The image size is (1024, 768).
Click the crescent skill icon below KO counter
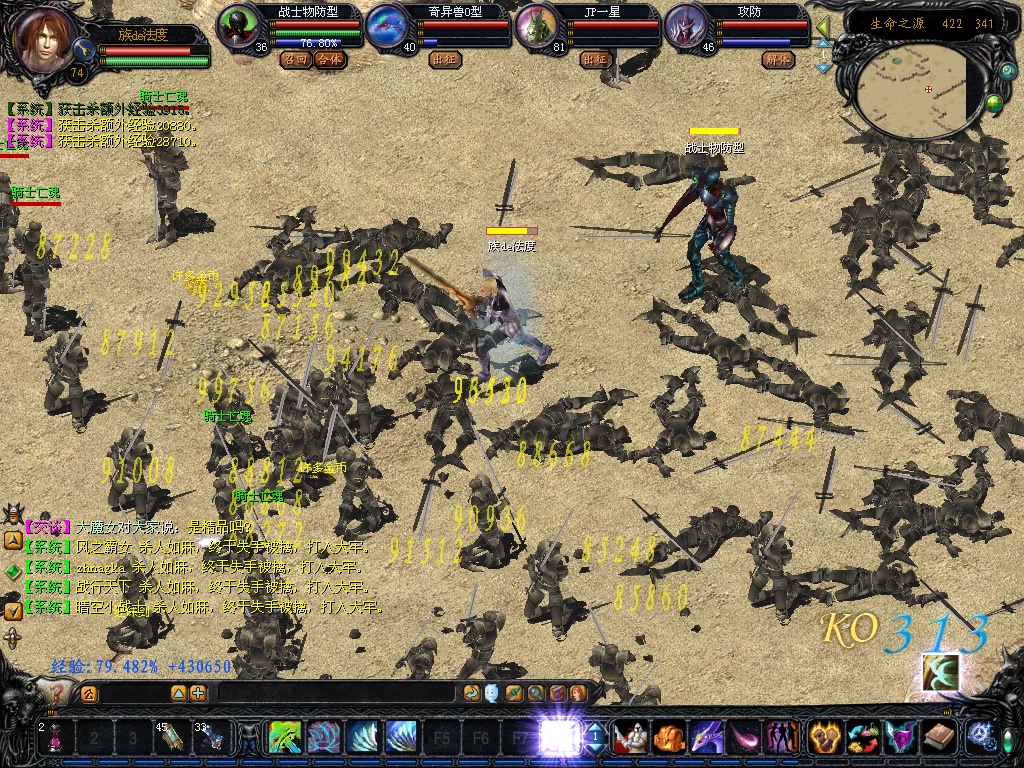coord(940,672)
